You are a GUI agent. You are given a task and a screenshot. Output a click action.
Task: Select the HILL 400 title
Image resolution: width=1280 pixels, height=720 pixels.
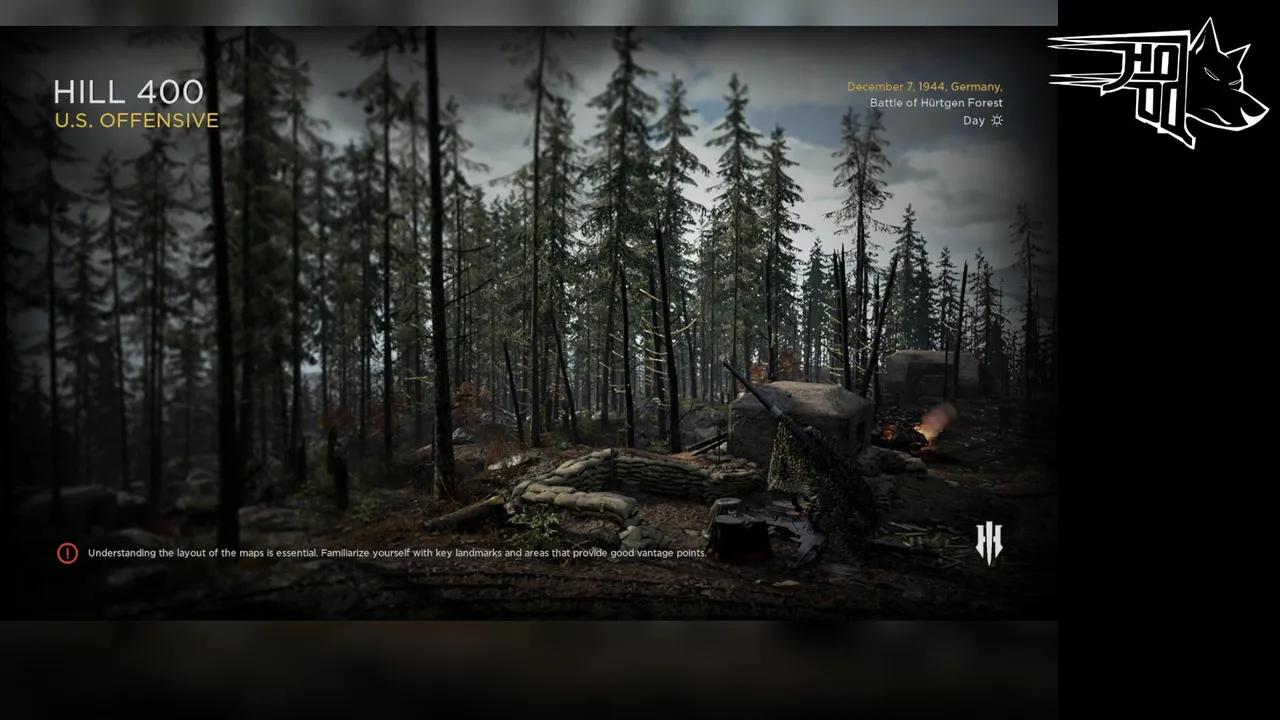[130, 92]
